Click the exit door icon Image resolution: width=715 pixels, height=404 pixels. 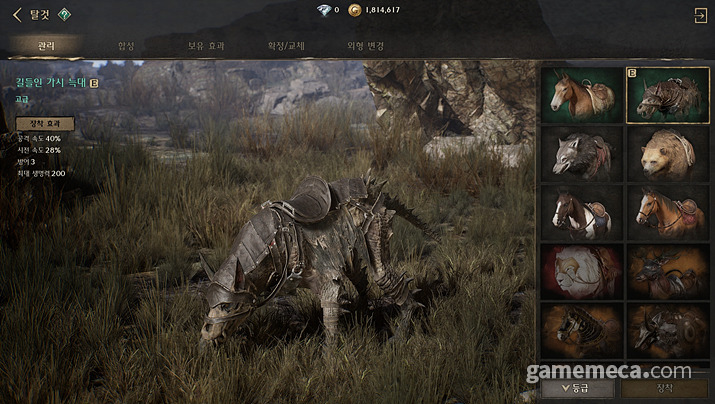point(700,14)
